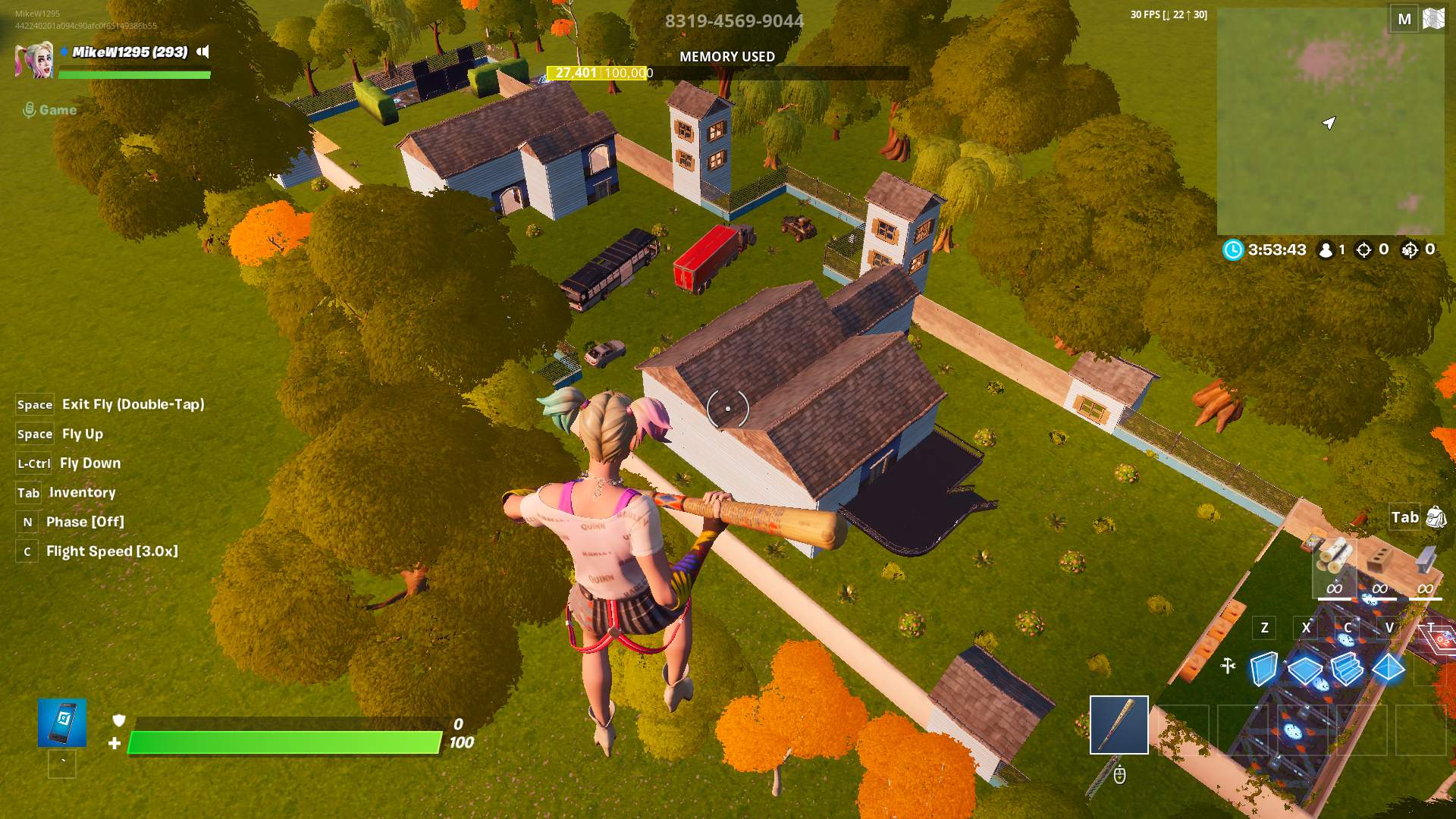Toggle the Game voice chat microphone
The image size is (1456, 819).
(29, 108)
